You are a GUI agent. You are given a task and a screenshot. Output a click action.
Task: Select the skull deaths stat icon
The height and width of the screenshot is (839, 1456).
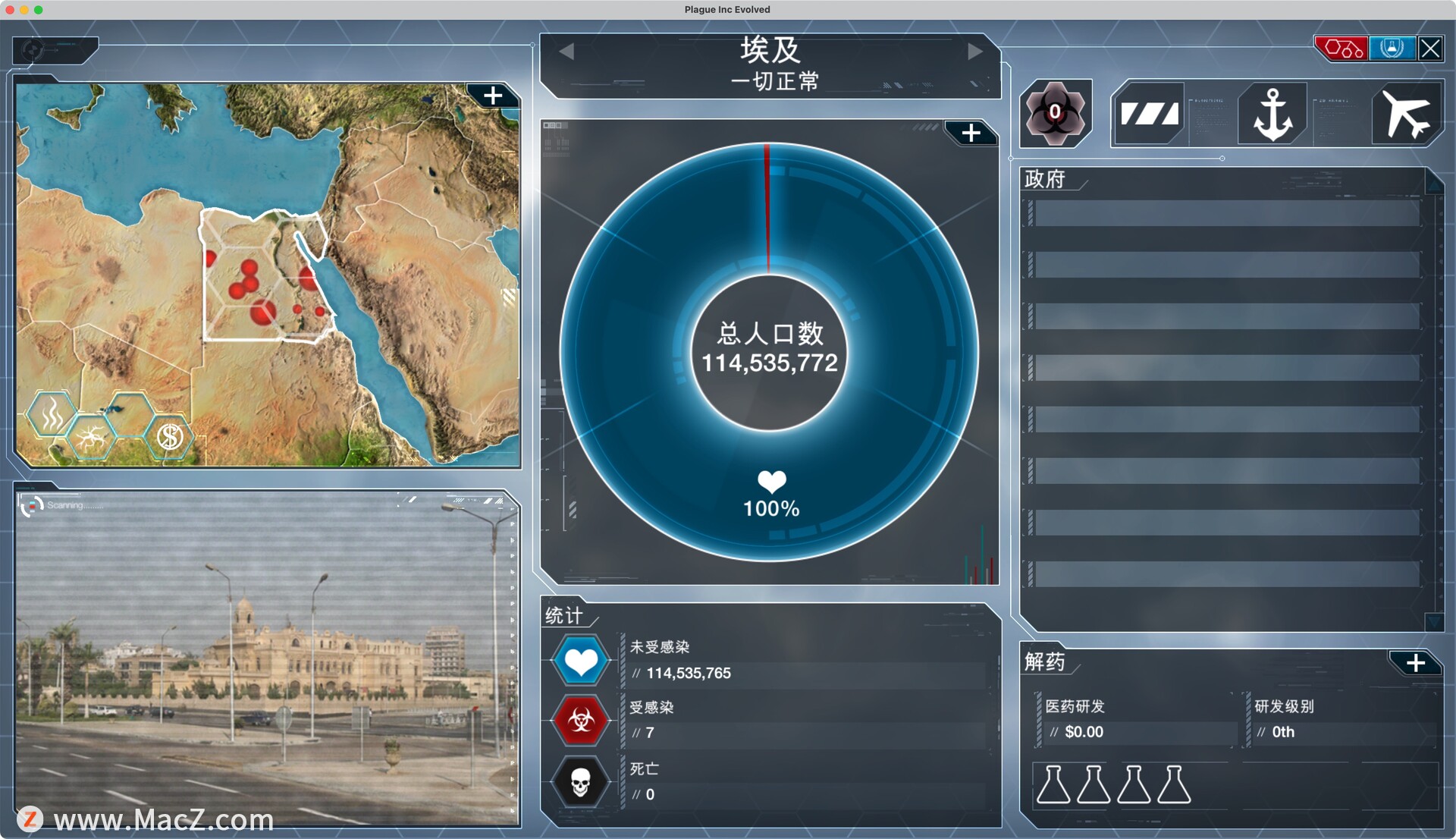[x=581, y=781]
